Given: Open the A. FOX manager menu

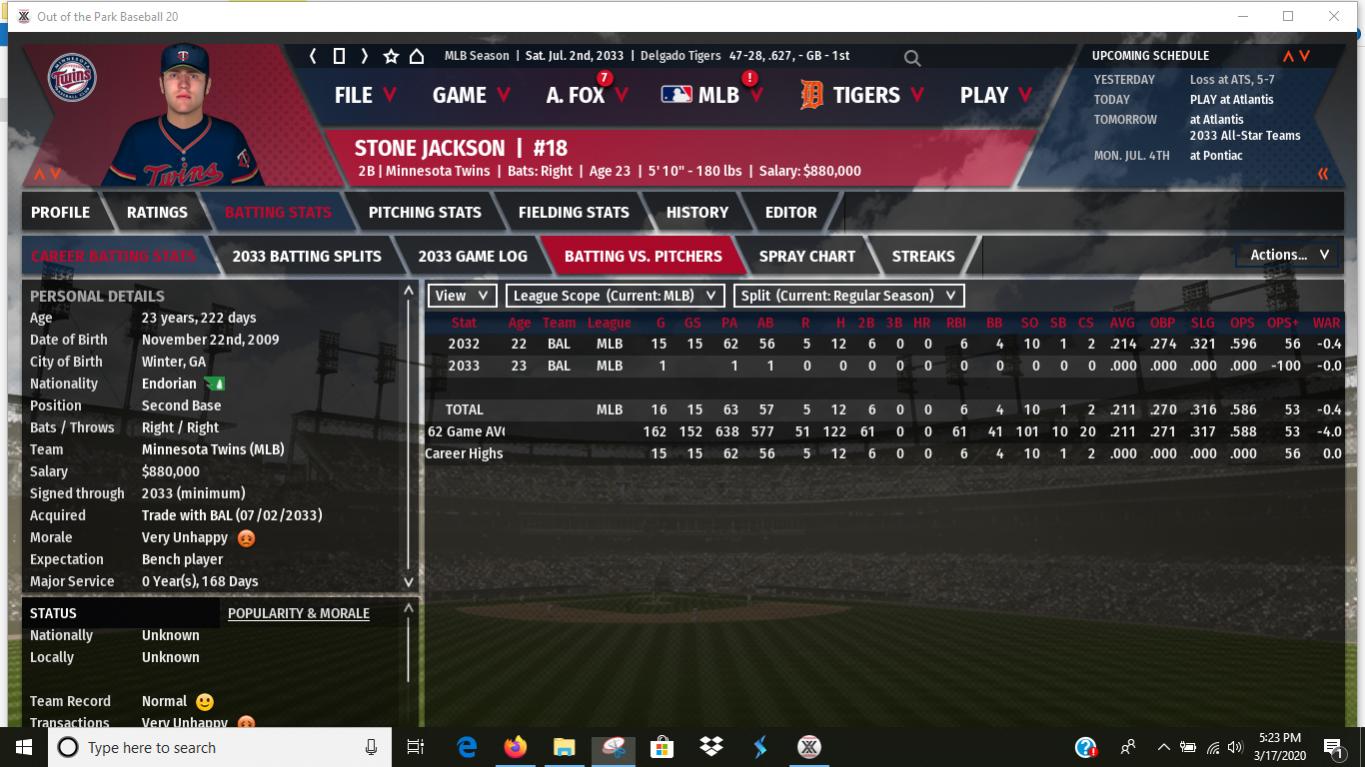Looking at the screenshot, I should [587, 95].
